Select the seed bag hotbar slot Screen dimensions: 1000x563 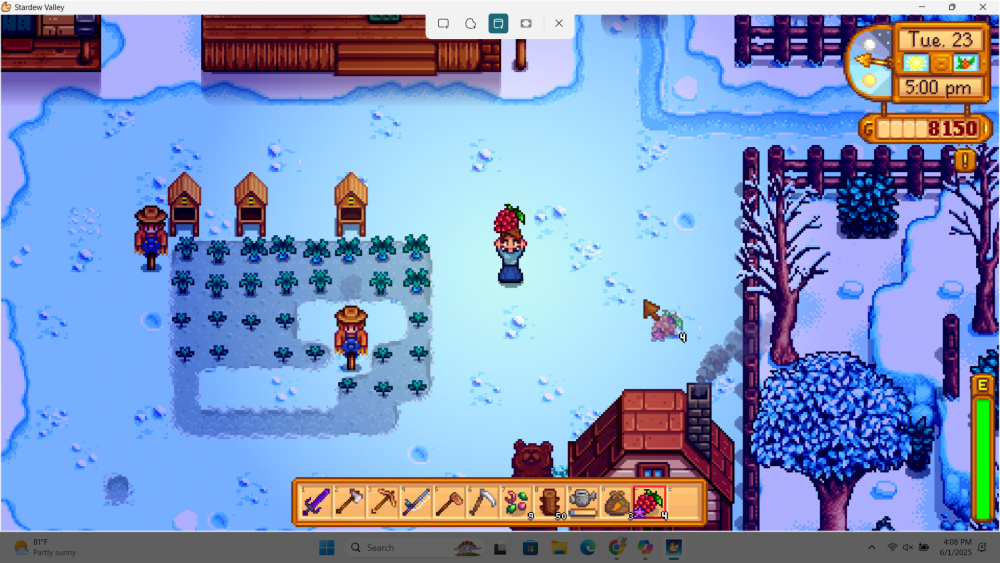pos(615,502)
